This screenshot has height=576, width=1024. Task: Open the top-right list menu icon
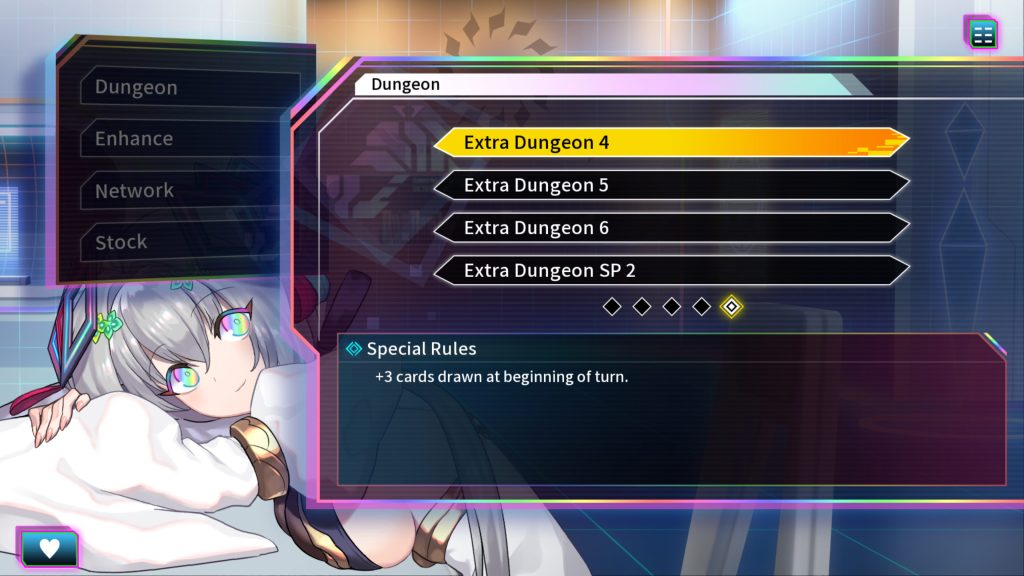983,33
